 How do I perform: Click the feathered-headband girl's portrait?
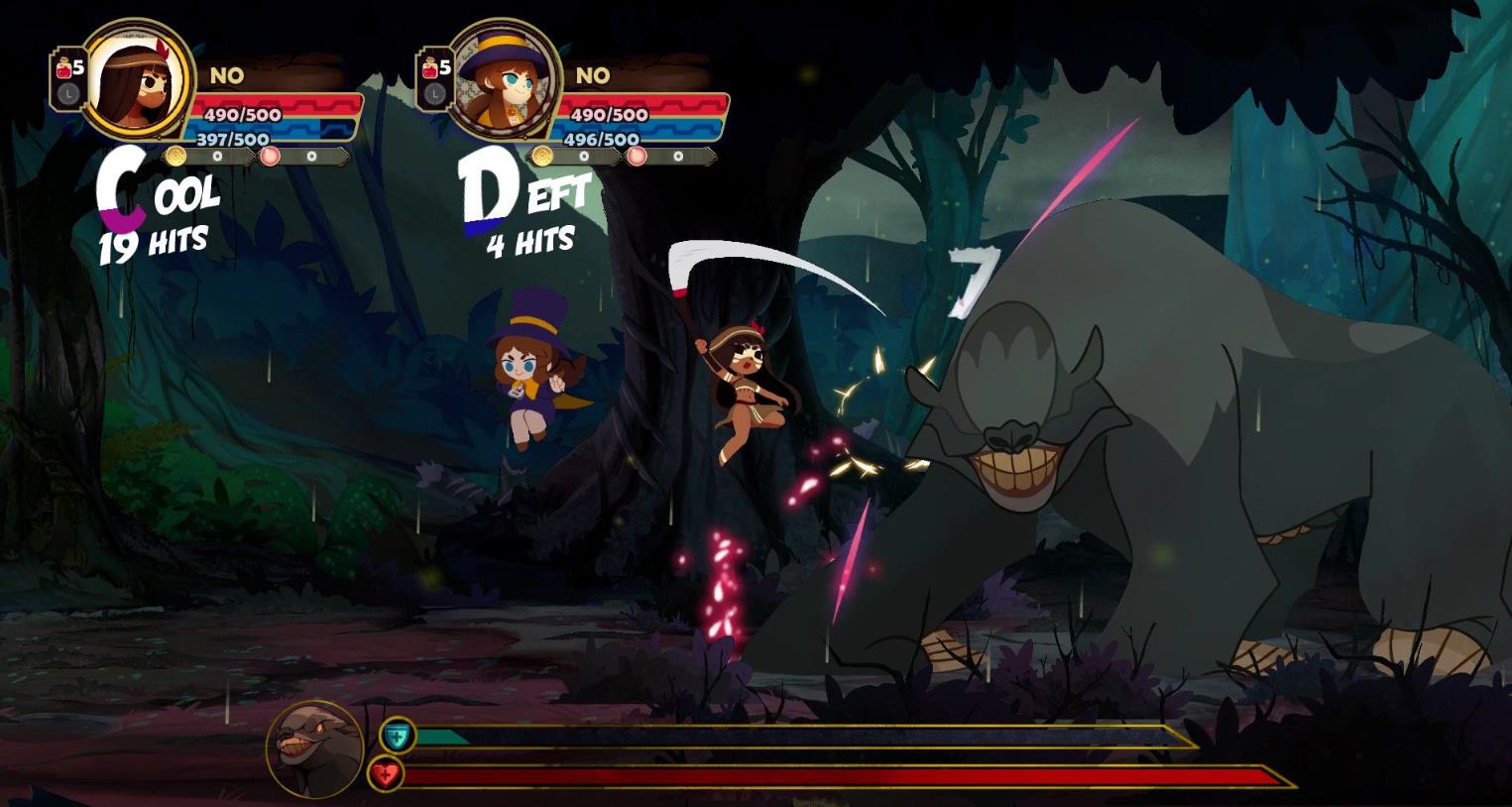[137, 79]
